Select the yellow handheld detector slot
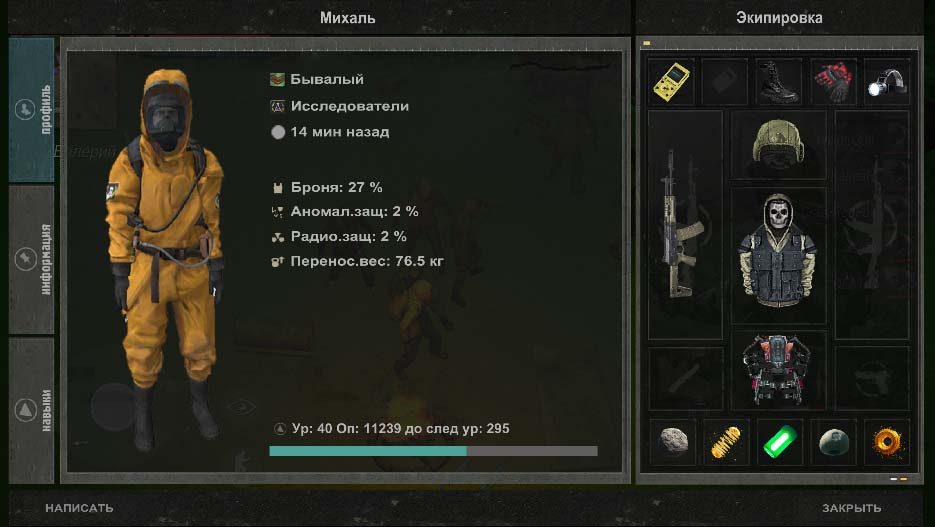This screenshot has height=527, width=935. click(x=671, y=82)
